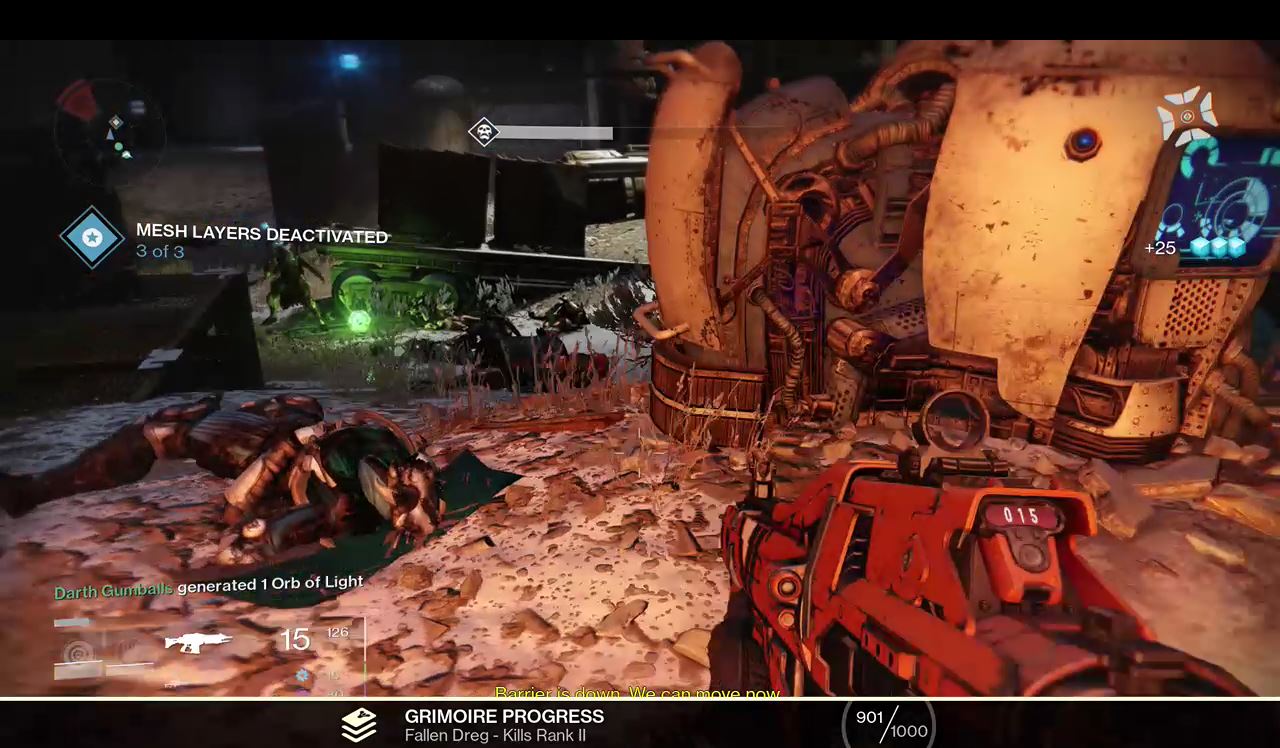Select the Mesh Layers Deactivated objective diamond icon
This screenshot has height=748, width=1280.
(92, 238)
